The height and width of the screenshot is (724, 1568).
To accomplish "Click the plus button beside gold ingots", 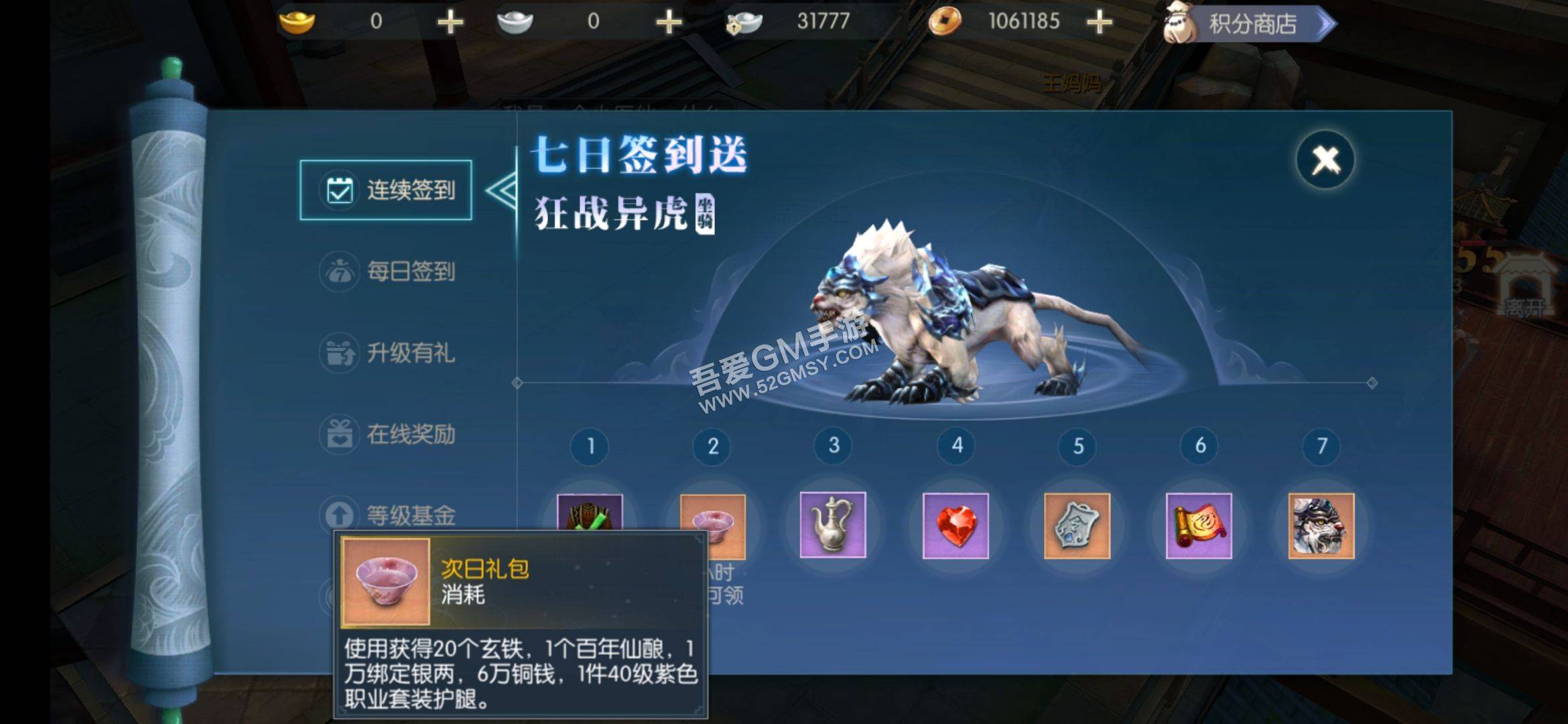I will (x=450, y=21).
